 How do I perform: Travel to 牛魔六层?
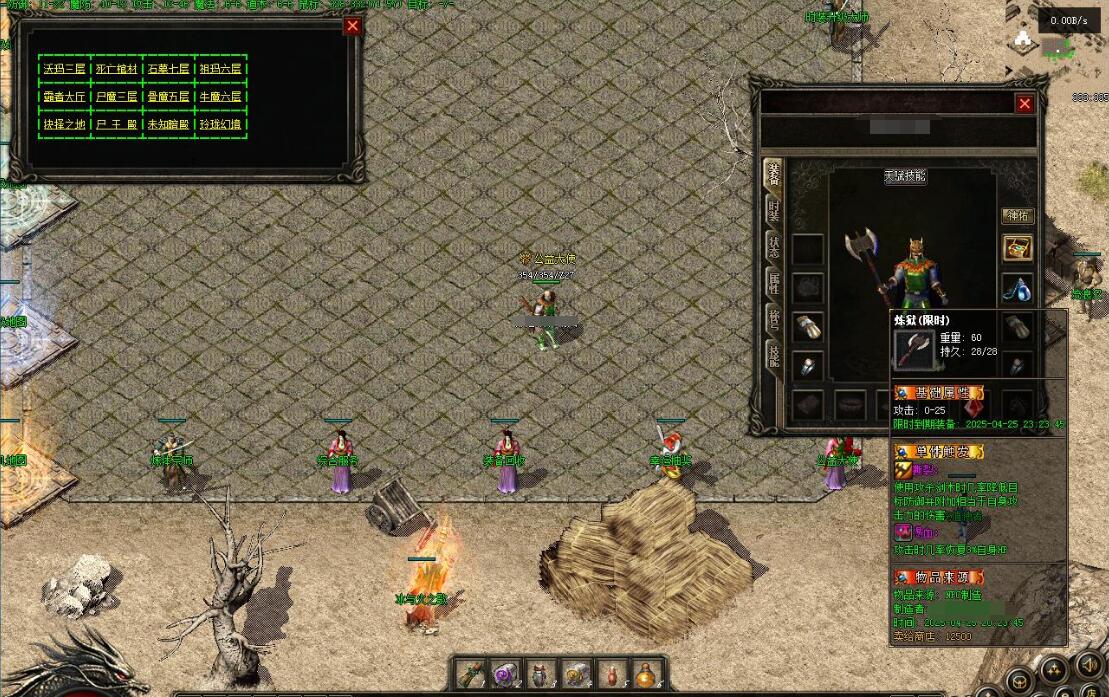click(x=220, y=97)
